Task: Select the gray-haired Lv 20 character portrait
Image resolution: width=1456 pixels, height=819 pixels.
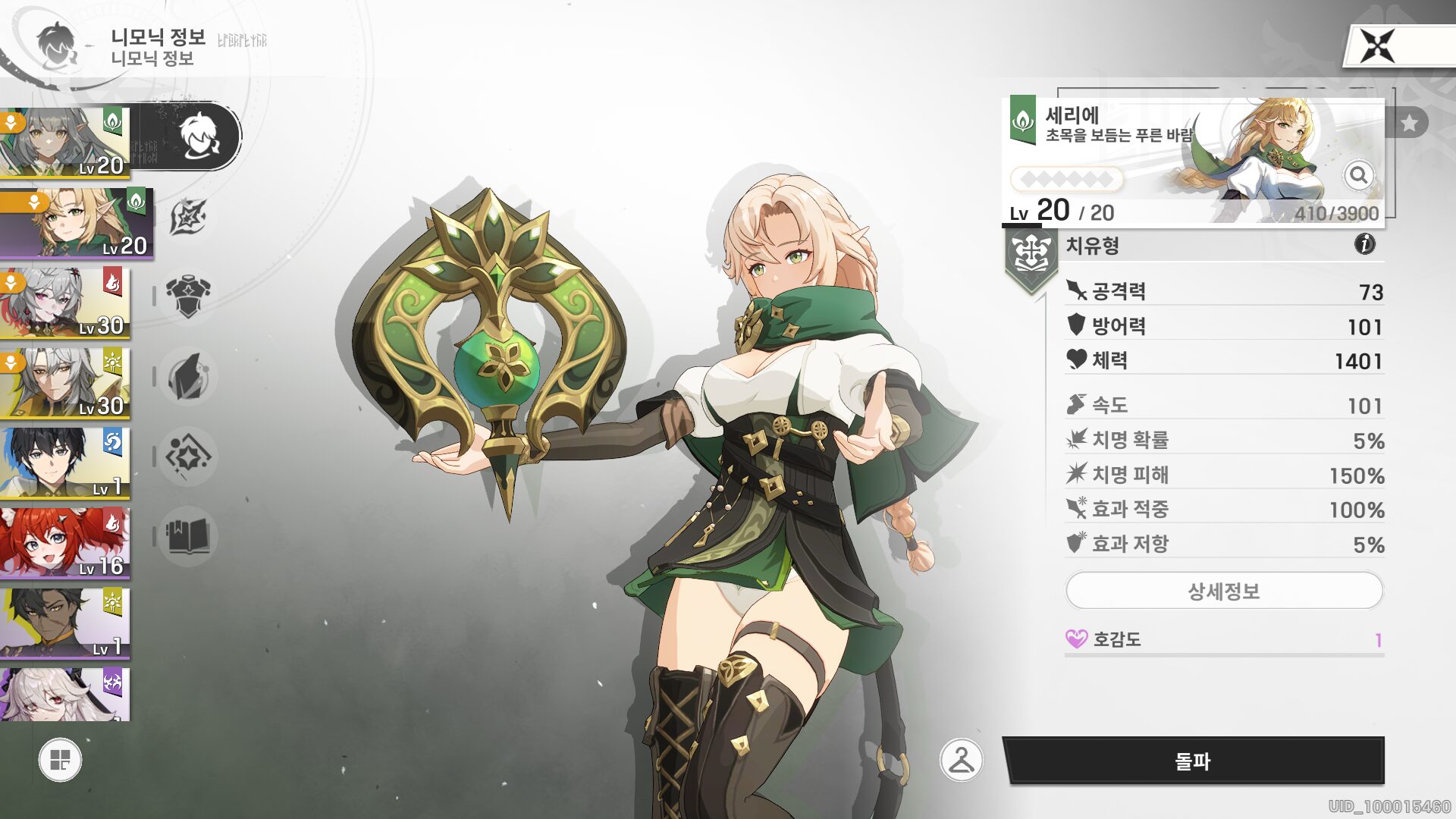Action: (65, 142)
